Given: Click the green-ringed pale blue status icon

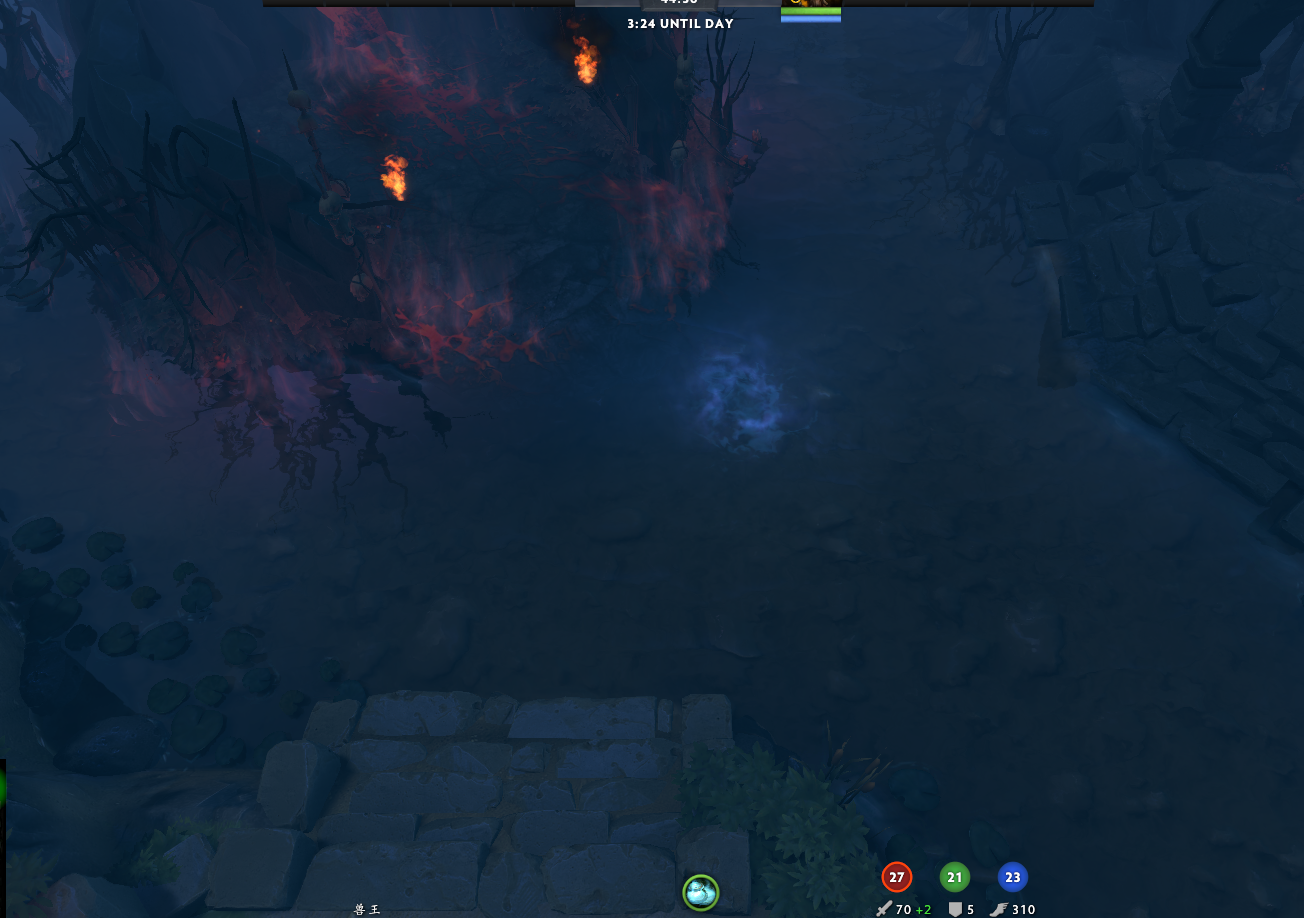Looking at the screenshot, I should click(x=700, y=891).
